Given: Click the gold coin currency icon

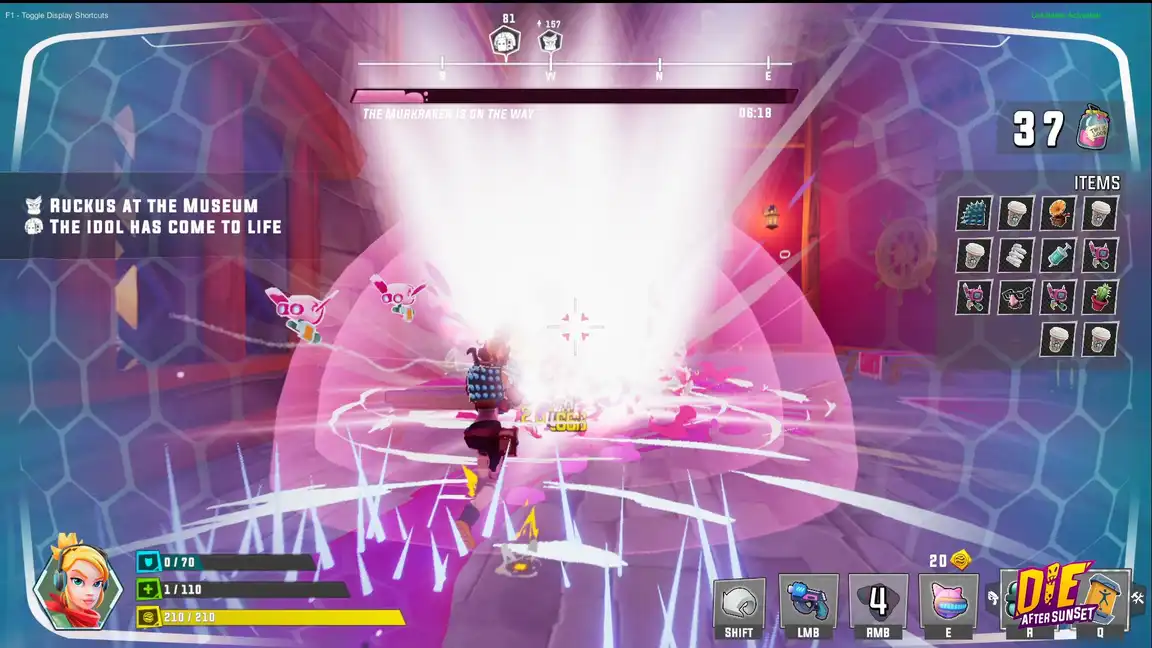Looking at the screenshot, I should click(x=962, y=560).
